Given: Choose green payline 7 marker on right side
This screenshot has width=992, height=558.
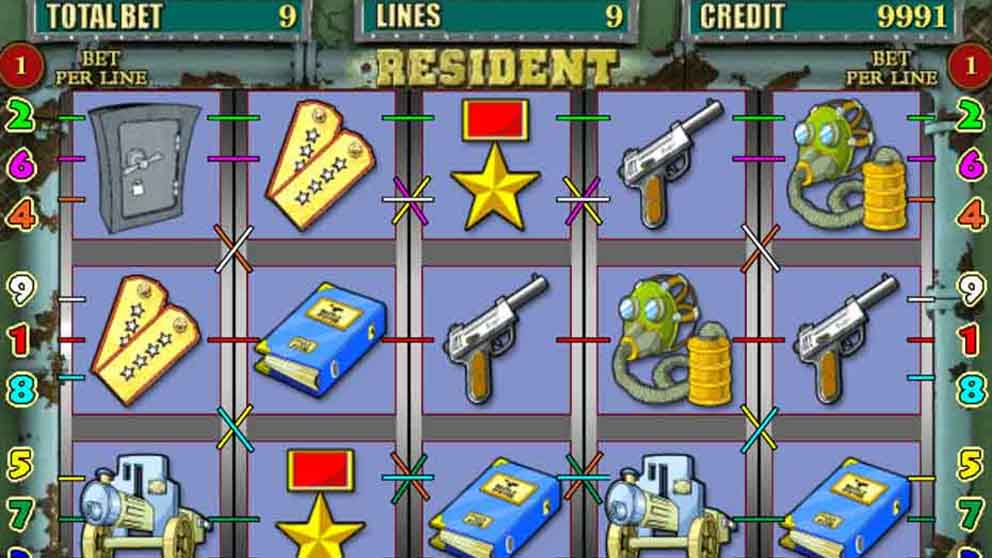Looking at the screenshot, I should point(971,513).
